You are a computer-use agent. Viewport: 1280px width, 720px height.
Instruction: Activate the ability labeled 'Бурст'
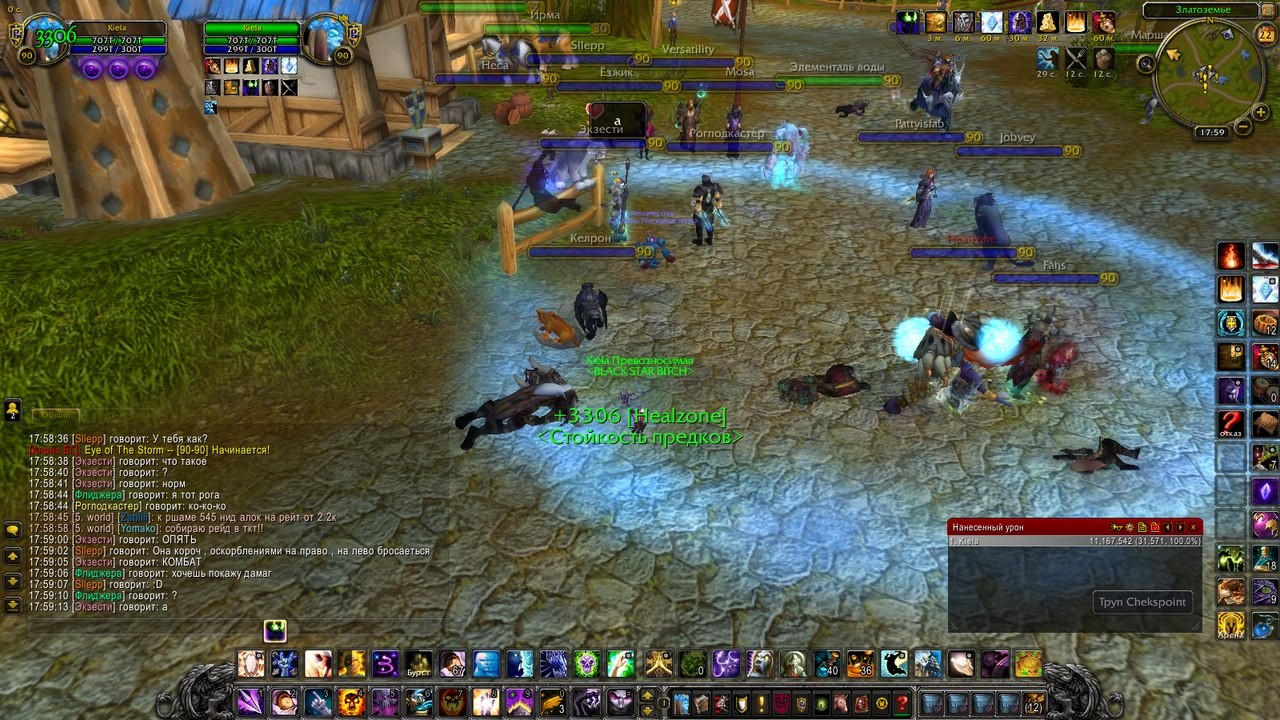(x=419, y=664)
